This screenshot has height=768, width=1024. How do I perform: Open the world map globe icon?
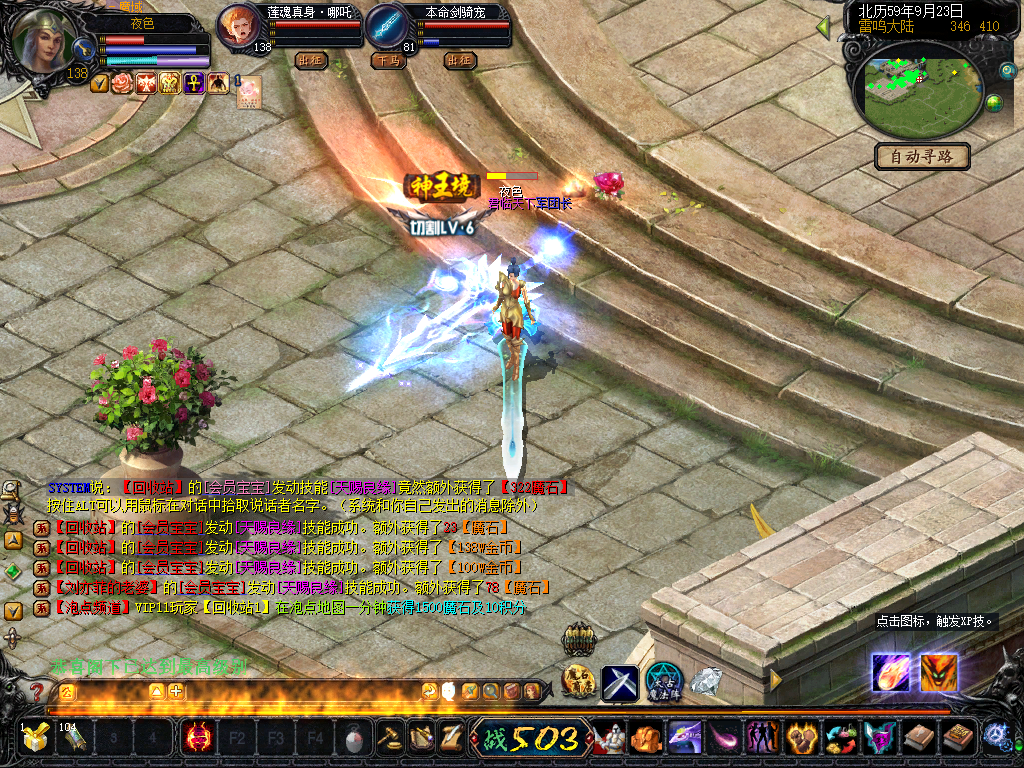(994, 103)
